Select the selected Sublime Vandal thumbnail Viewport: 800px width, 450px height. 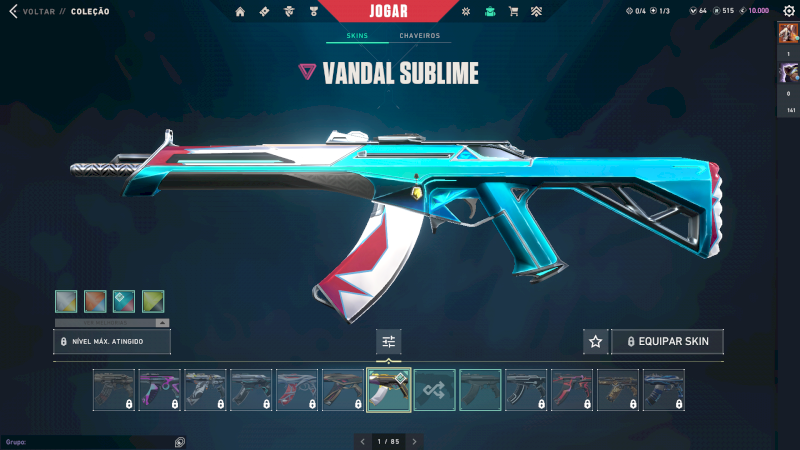click(x=389, y=390)
